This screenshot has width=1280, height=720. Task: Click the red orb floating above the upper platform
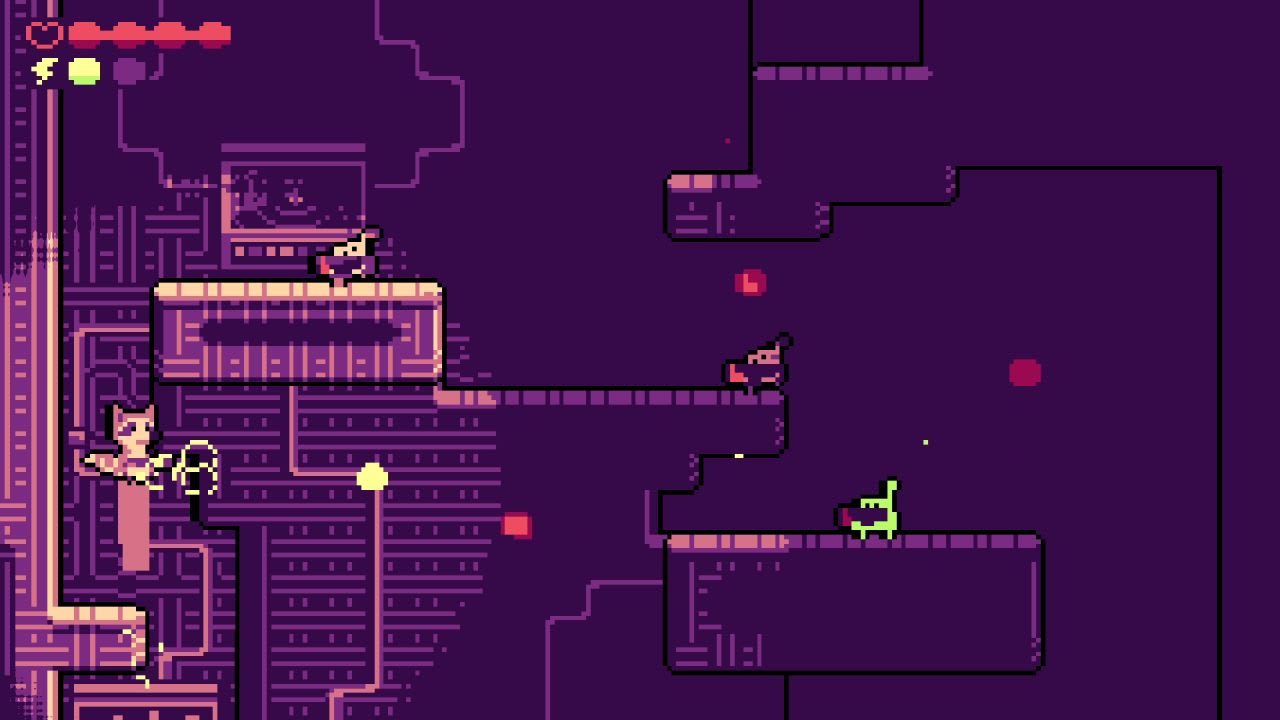click(748, 283)
